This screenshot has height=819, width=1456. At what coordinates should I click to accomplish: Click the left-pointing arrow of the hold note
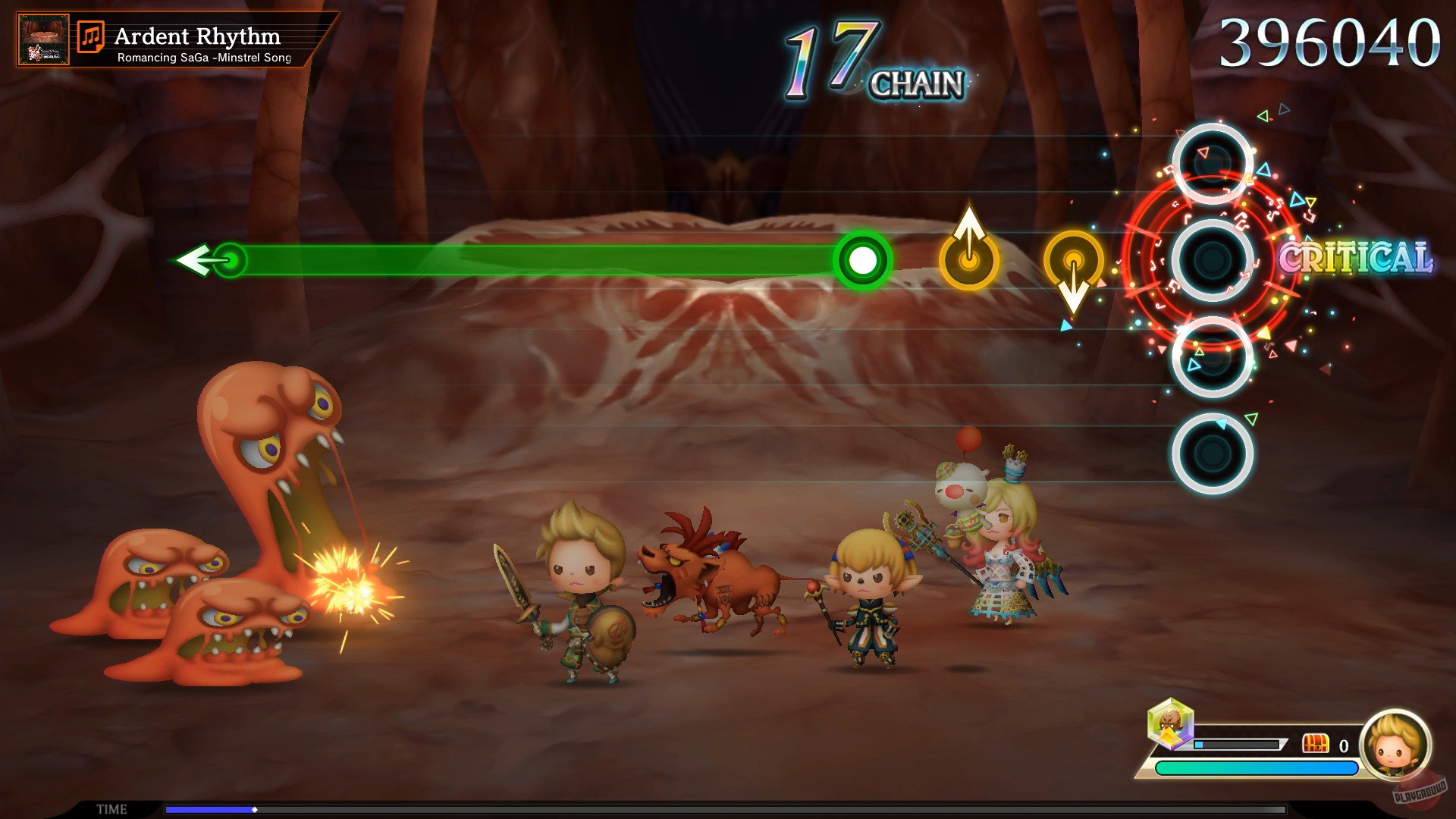[197, 262]
